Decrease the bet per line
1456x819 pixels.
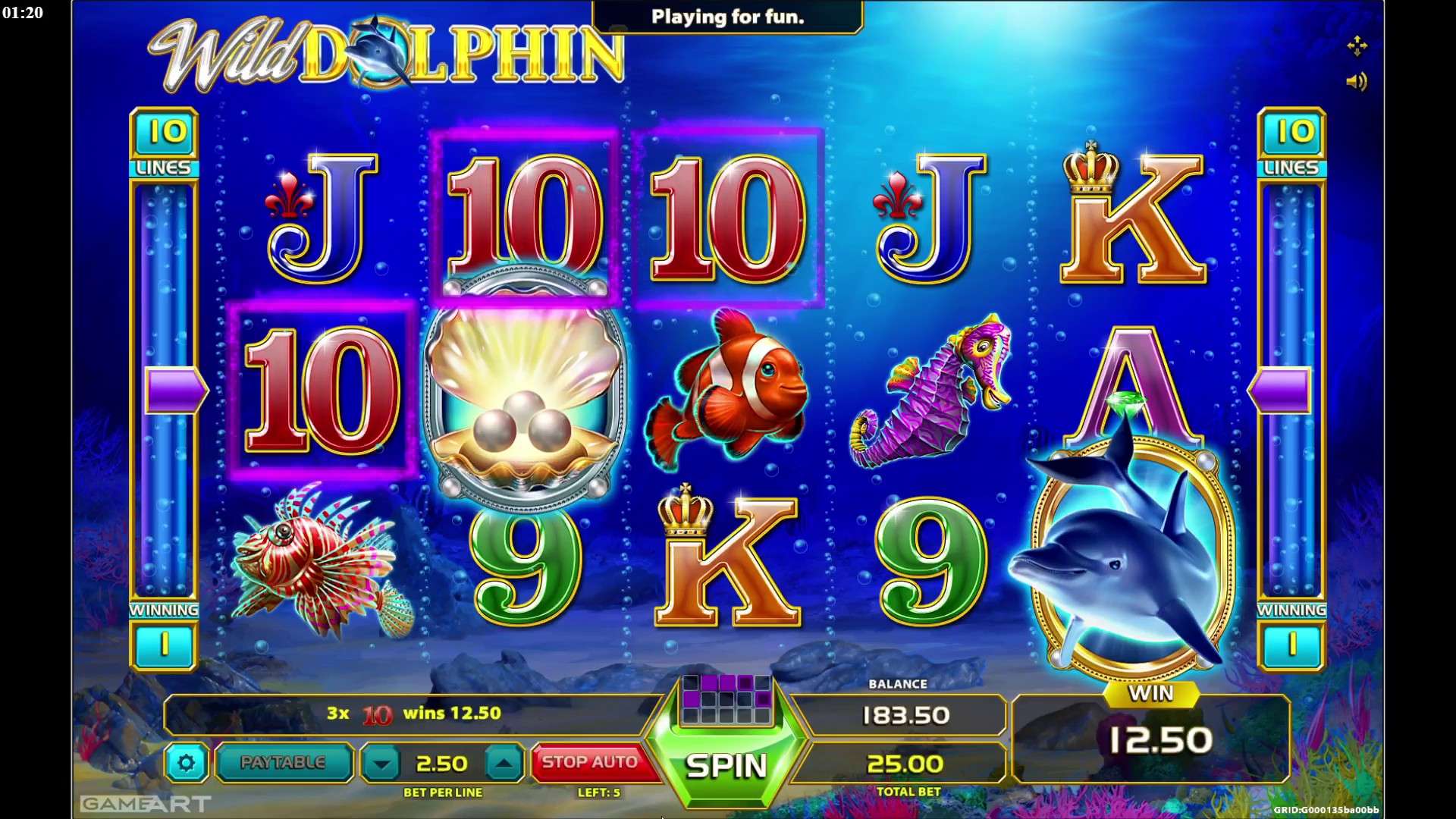coord(381,764)
